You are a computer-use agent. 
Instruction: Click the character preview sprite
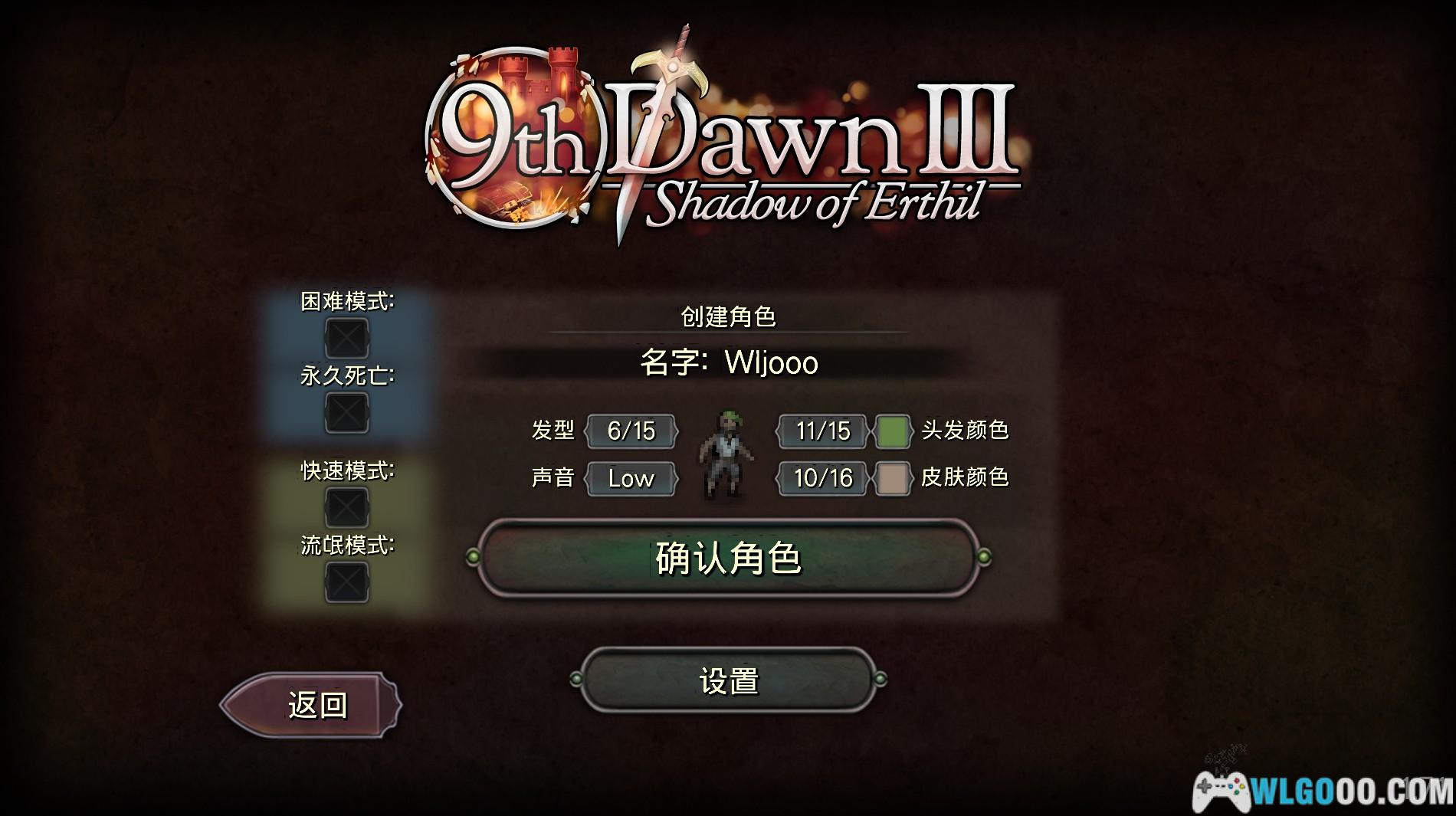[725, 452]
